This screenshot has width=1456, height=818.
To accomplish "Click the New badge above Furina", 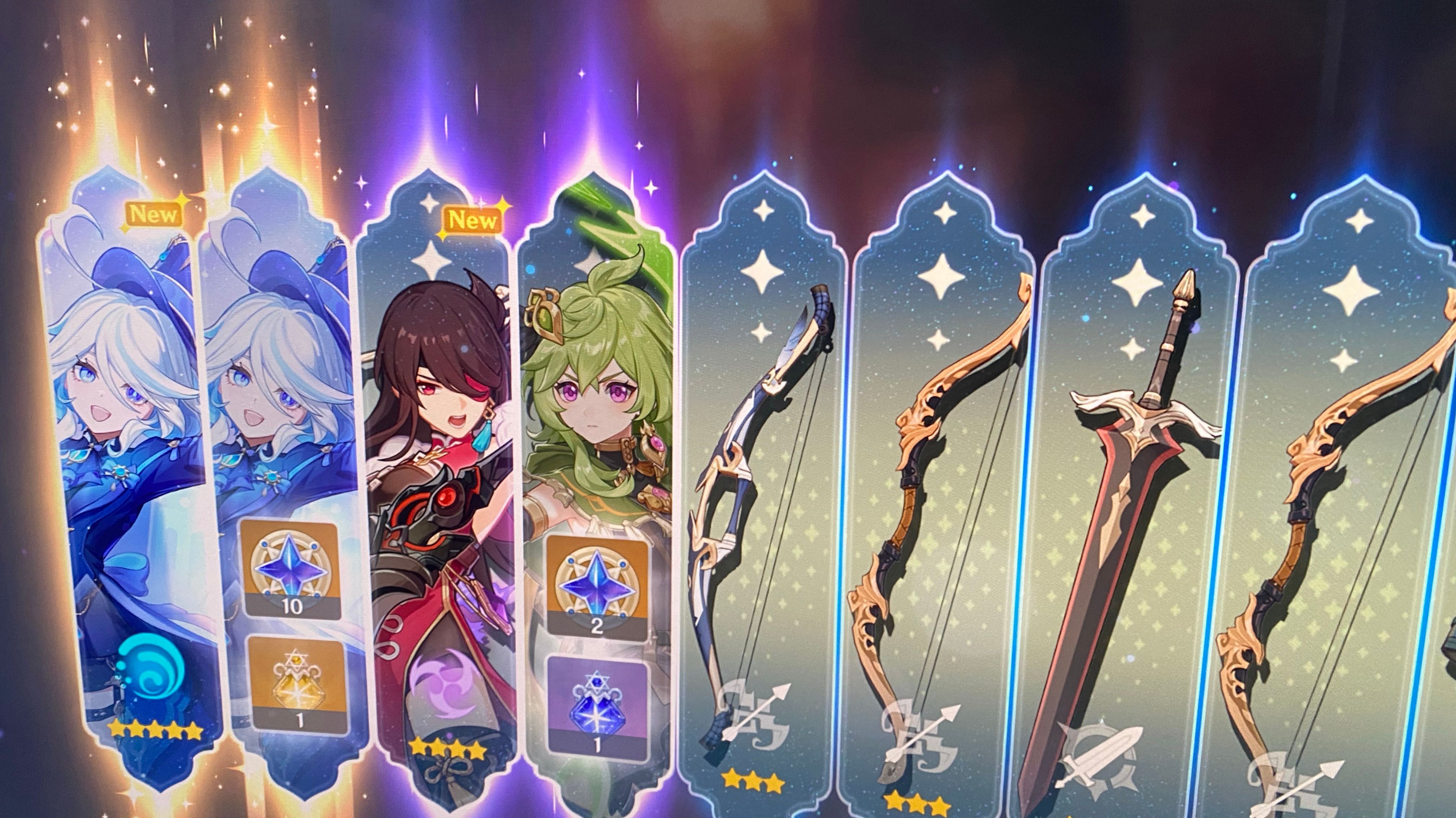I will (154, 213).
